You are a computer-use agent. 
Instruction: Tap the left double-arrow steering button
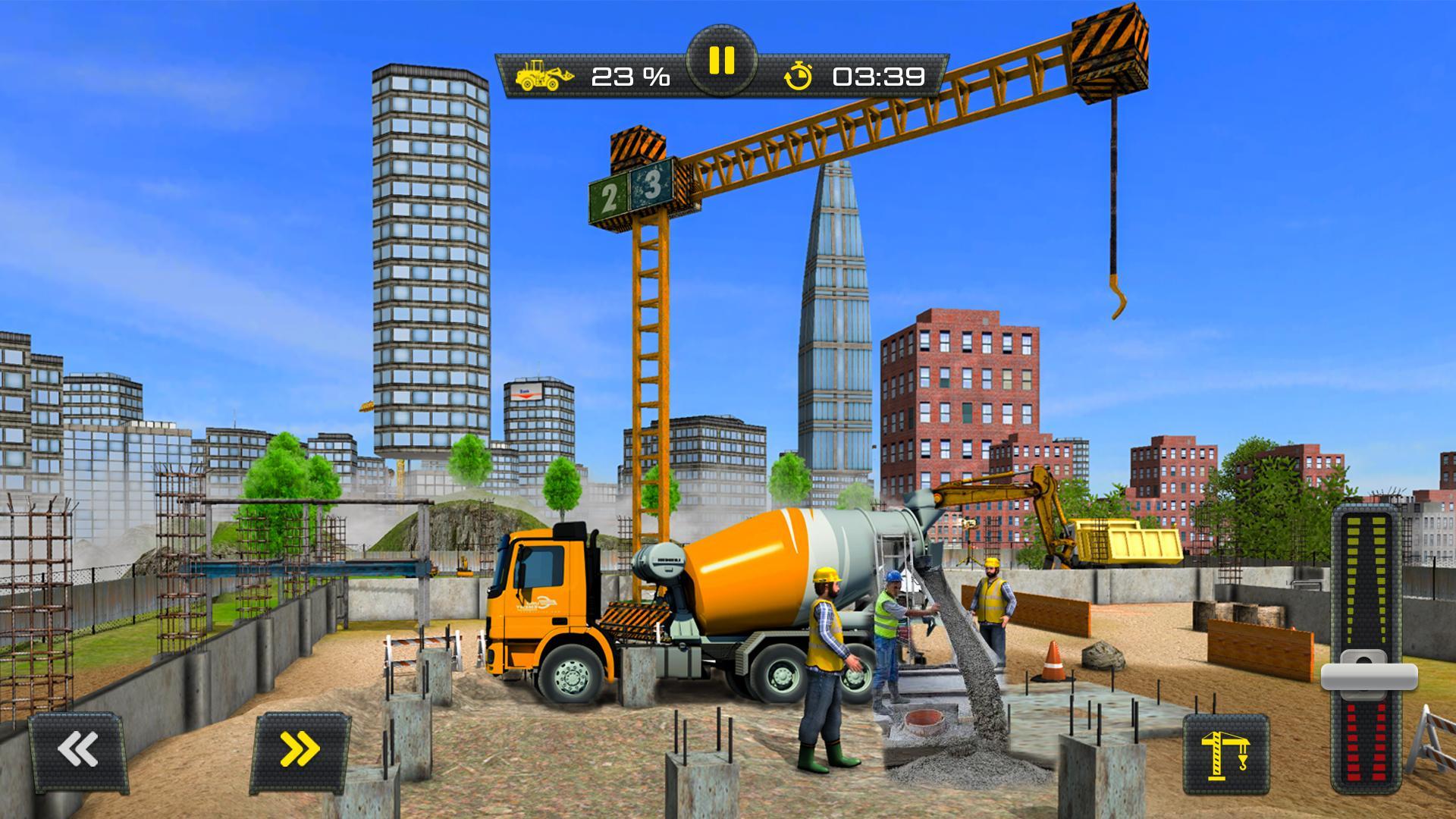point(78,750)
